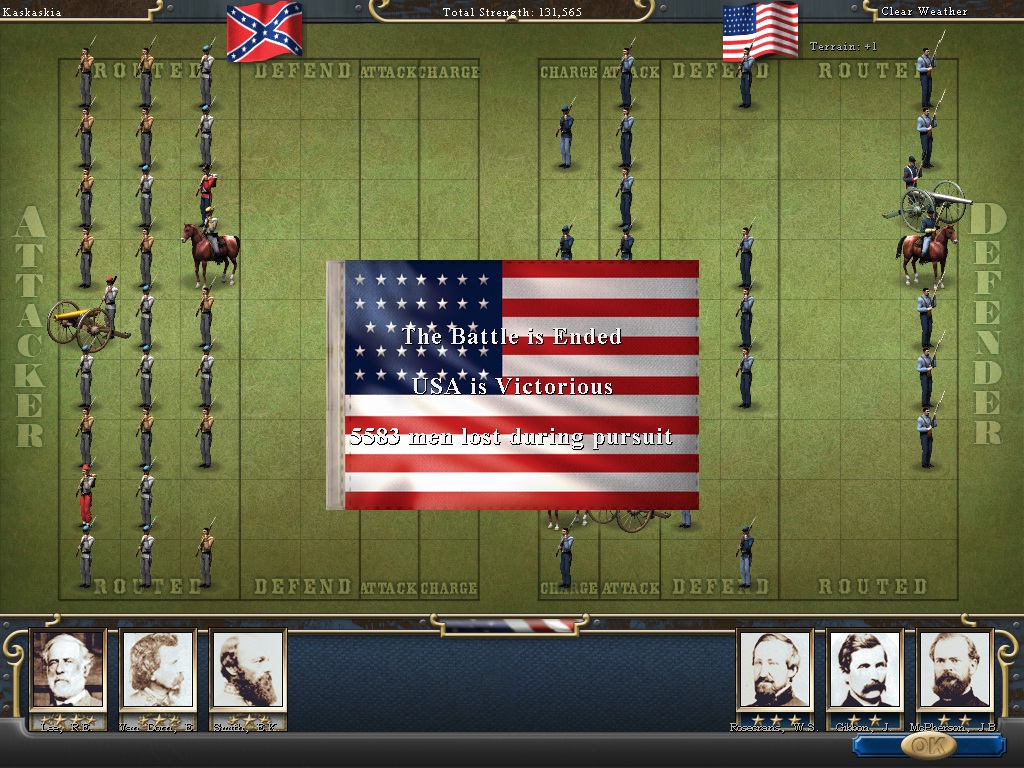The image size is (1024, 768).
Task: View the Rosecrans, W.S. general portrait
Action: [774, 669]
